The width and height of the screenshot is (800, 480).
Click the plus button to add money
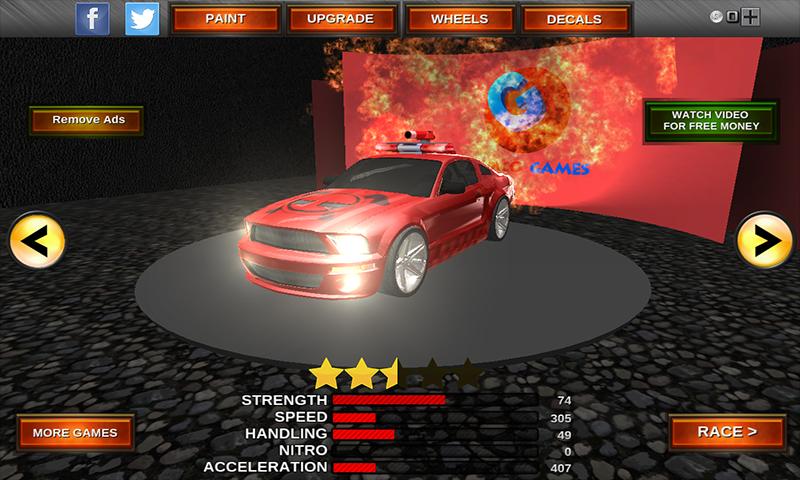pos(752,17)
